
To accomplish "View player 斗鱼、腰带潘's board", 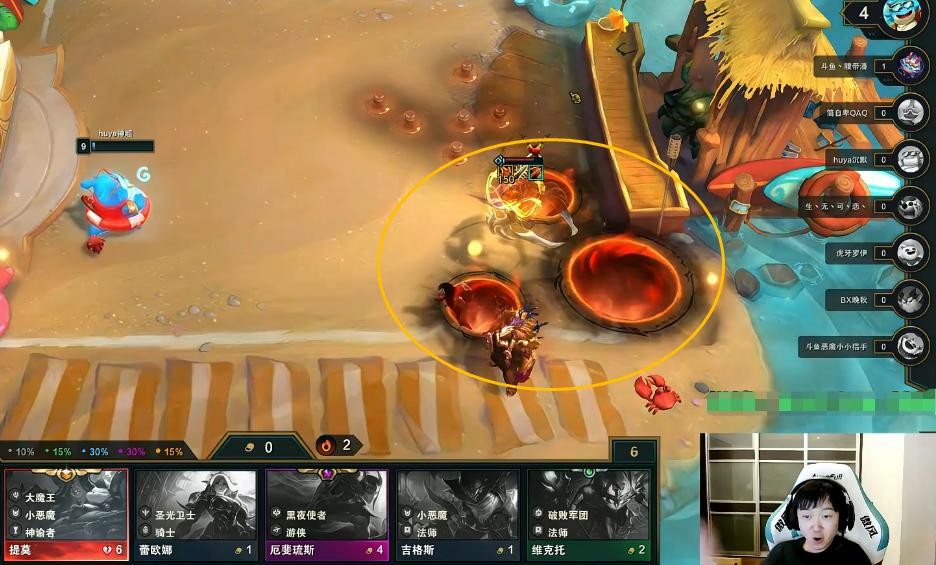I will (911, 66).
